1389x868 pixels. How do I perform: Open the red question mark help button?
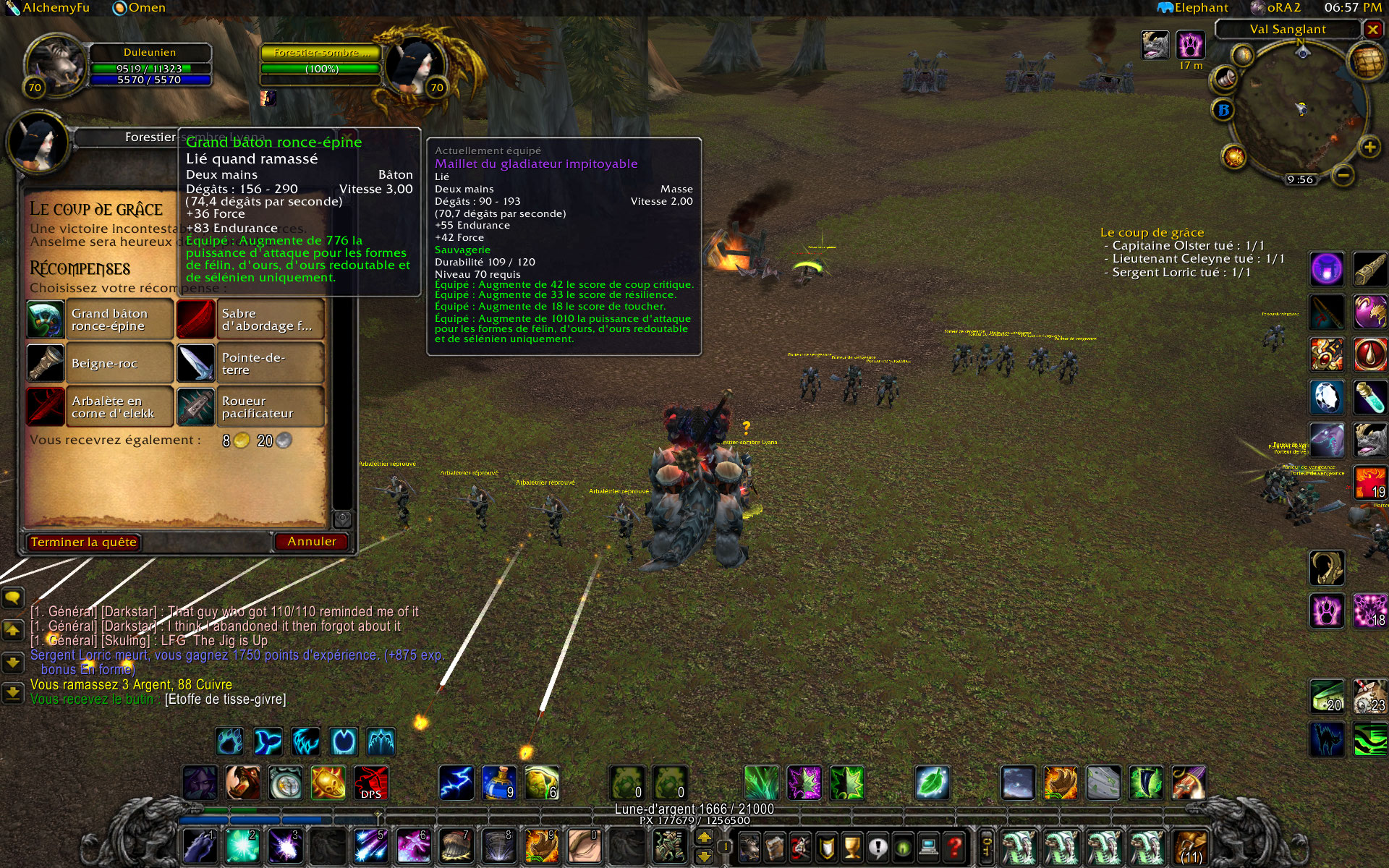pos(955,845)
